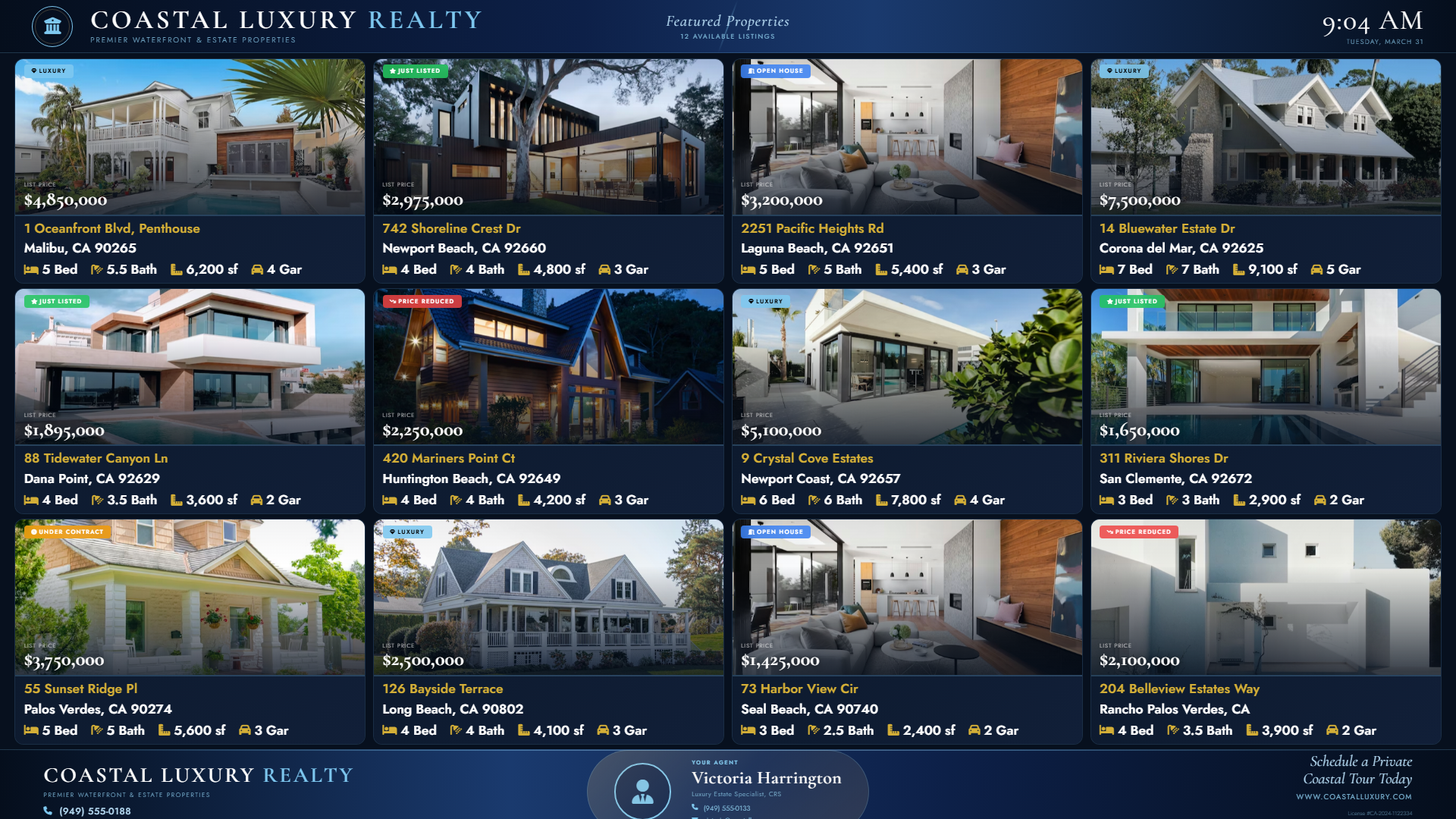Toggle the OPEN HOUSE badge on 2251 Pacific Heights Rd
Viewport: 1456px width, 819px height.
775,71
